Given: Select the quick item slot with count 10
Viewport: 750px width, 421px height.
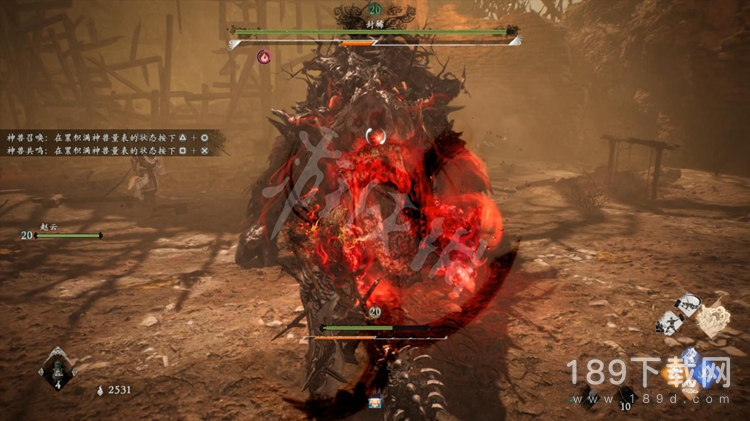Looking at the screenshot, I should 626,396.
